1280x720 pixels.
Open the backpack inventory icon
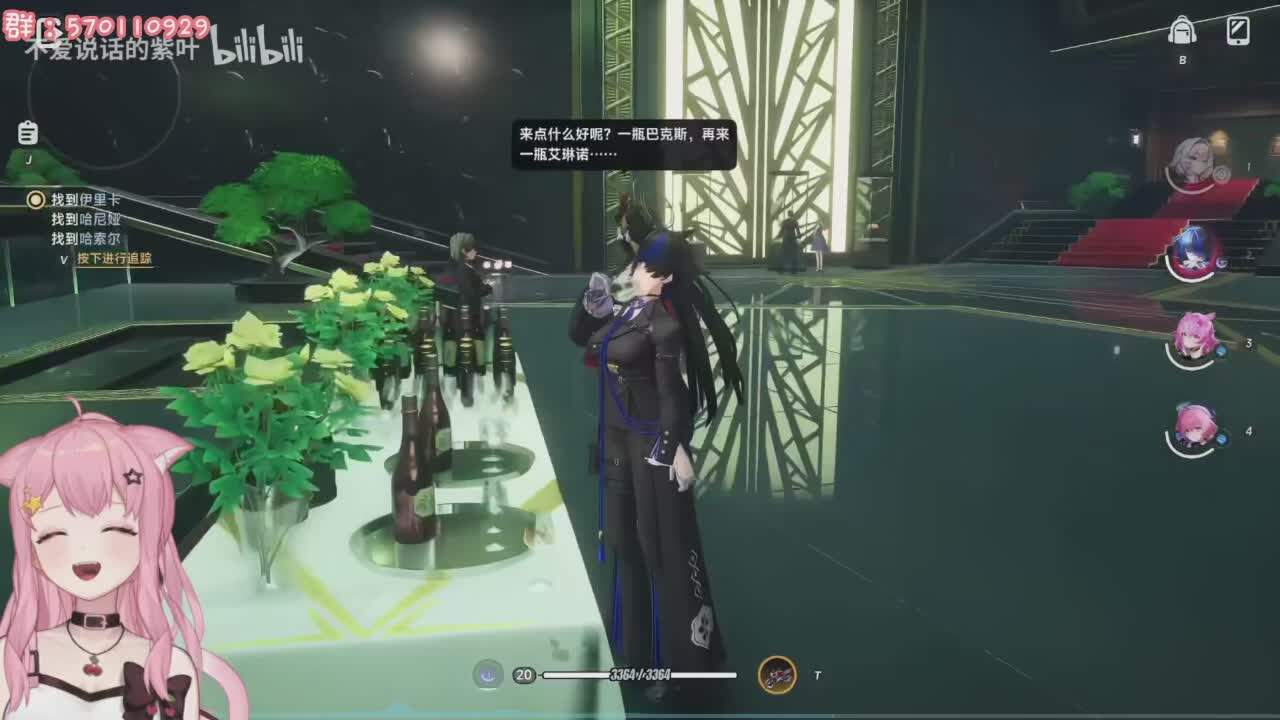click(1182, 31)
